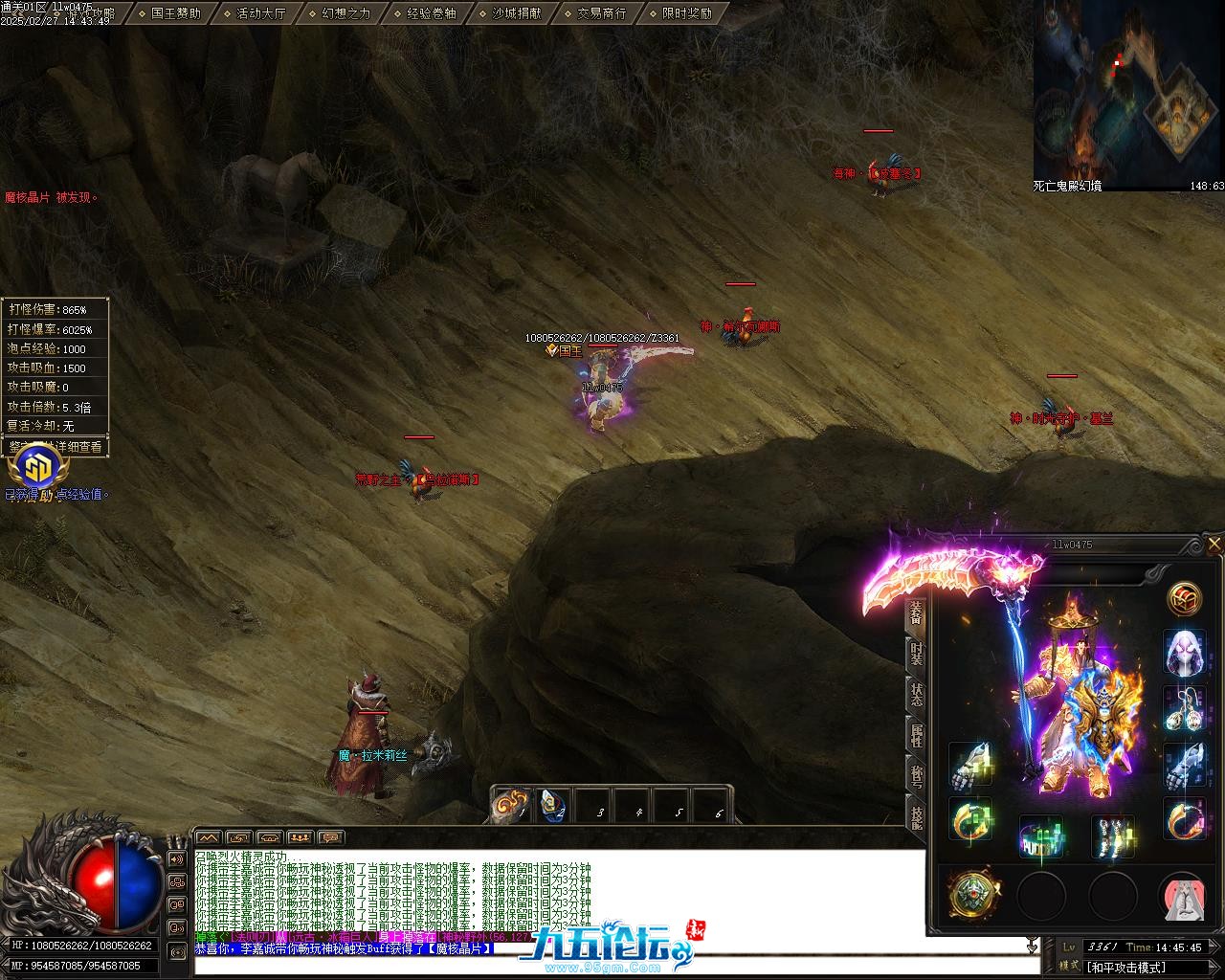
Task: Switch to the 时装 fashion tab
Action: [916, 654]
